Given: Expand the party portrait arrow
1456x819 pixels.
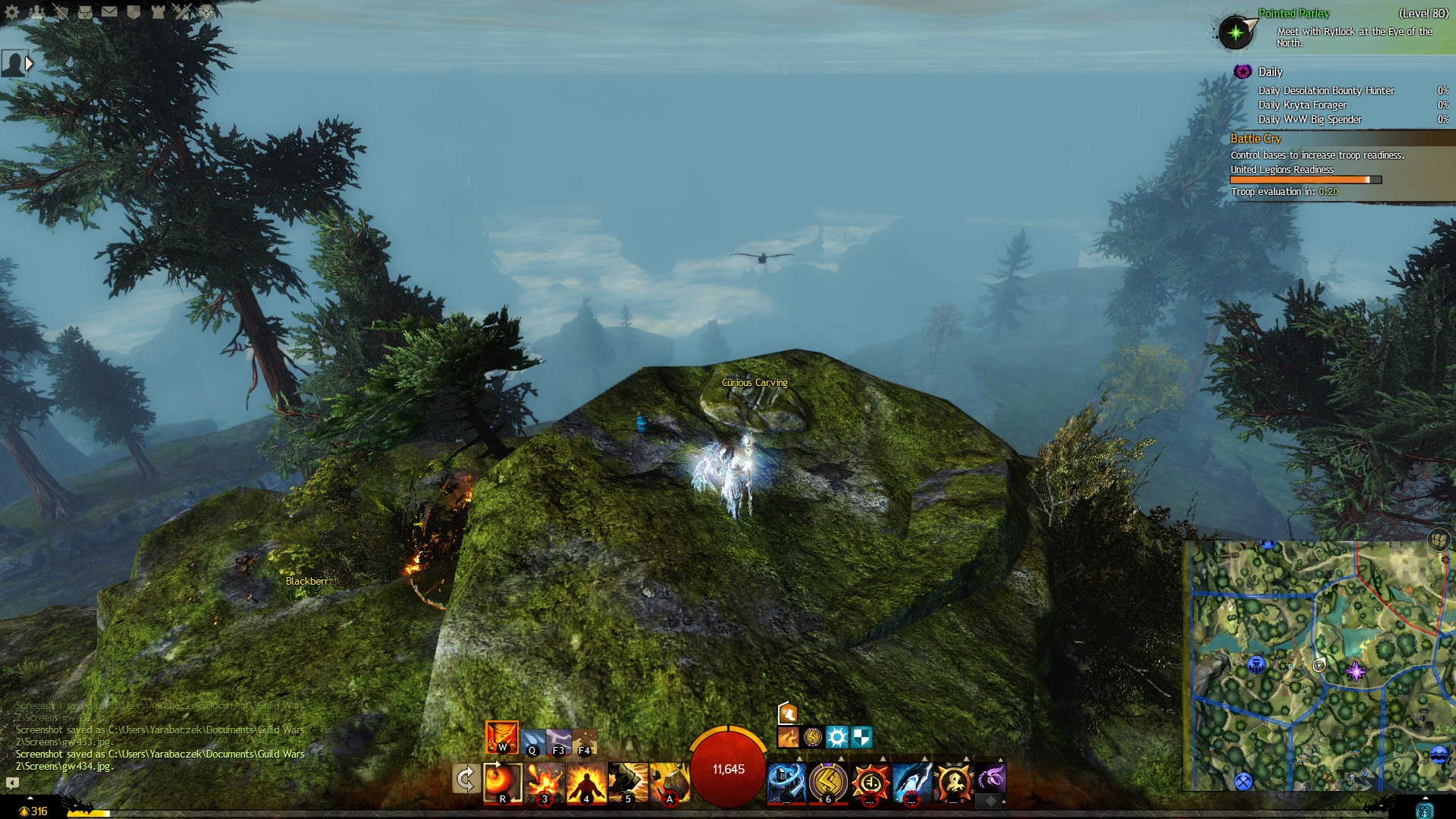Looking at the screenshot, I should coord(29,64).
